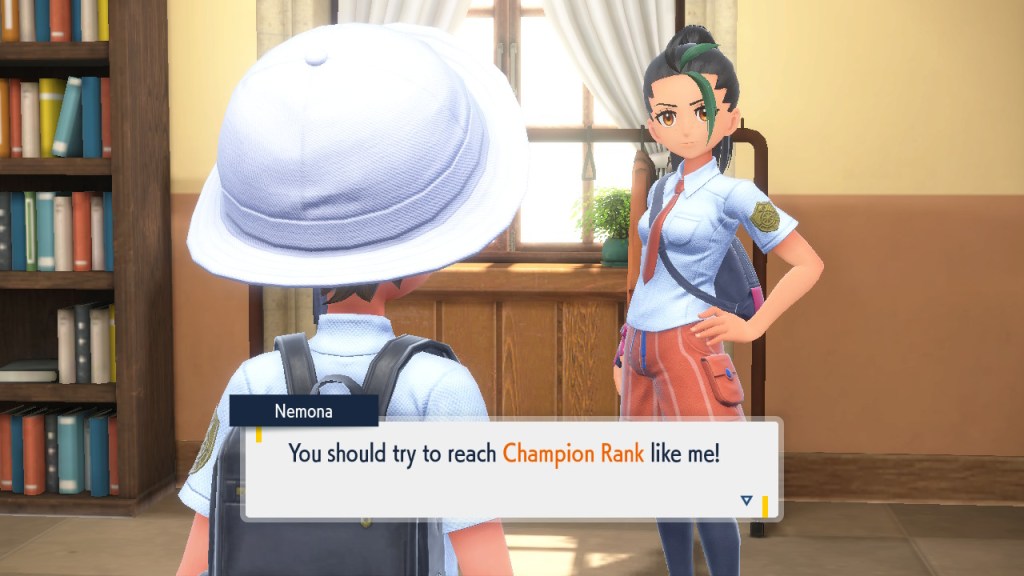1024x576 pixels.
Task: Advance Nemona's Champion Rank dialogue box
Action: [510, 467]
